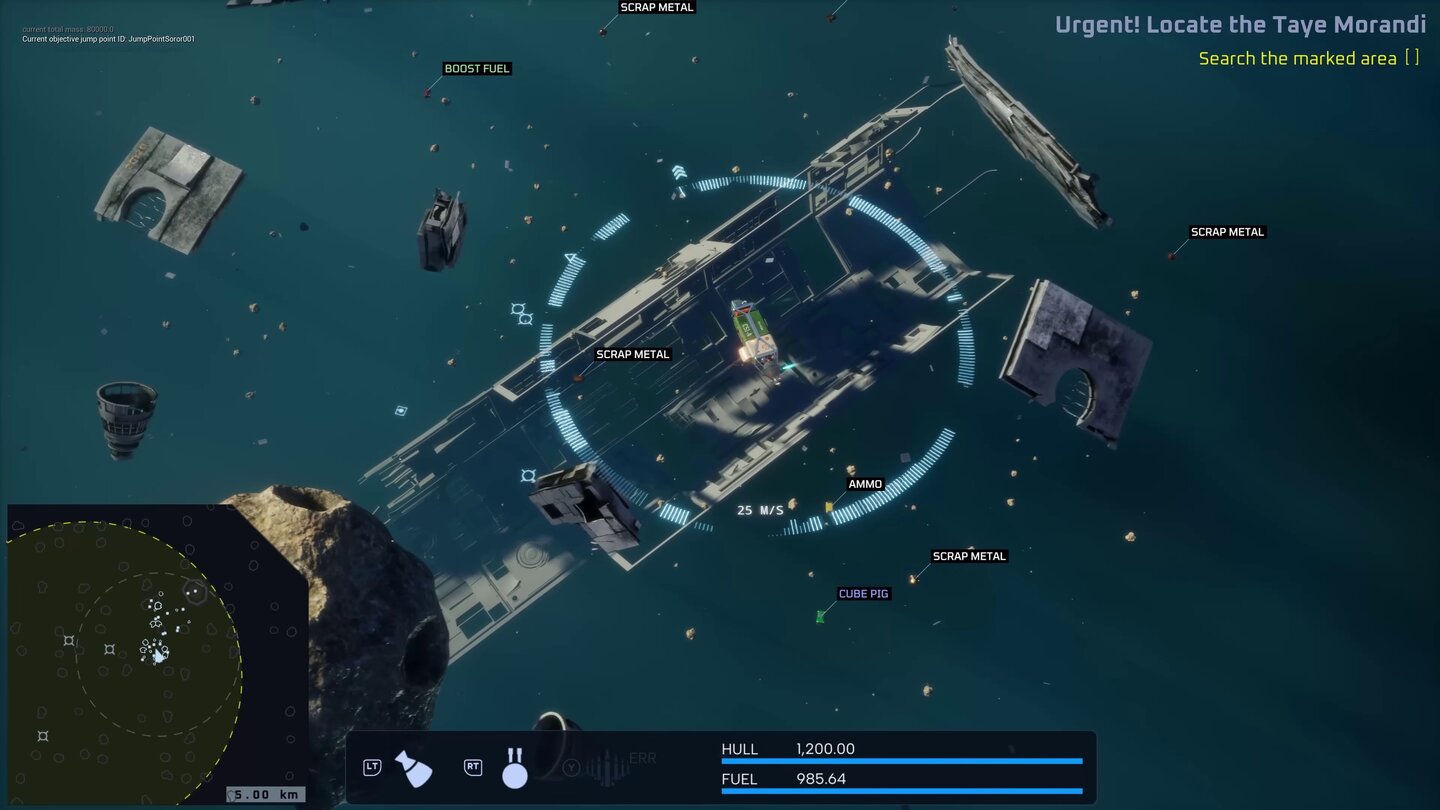Click the Search the marked area objective
The width and height of the screenshot is (1440, 810).
pos(1297,58)
